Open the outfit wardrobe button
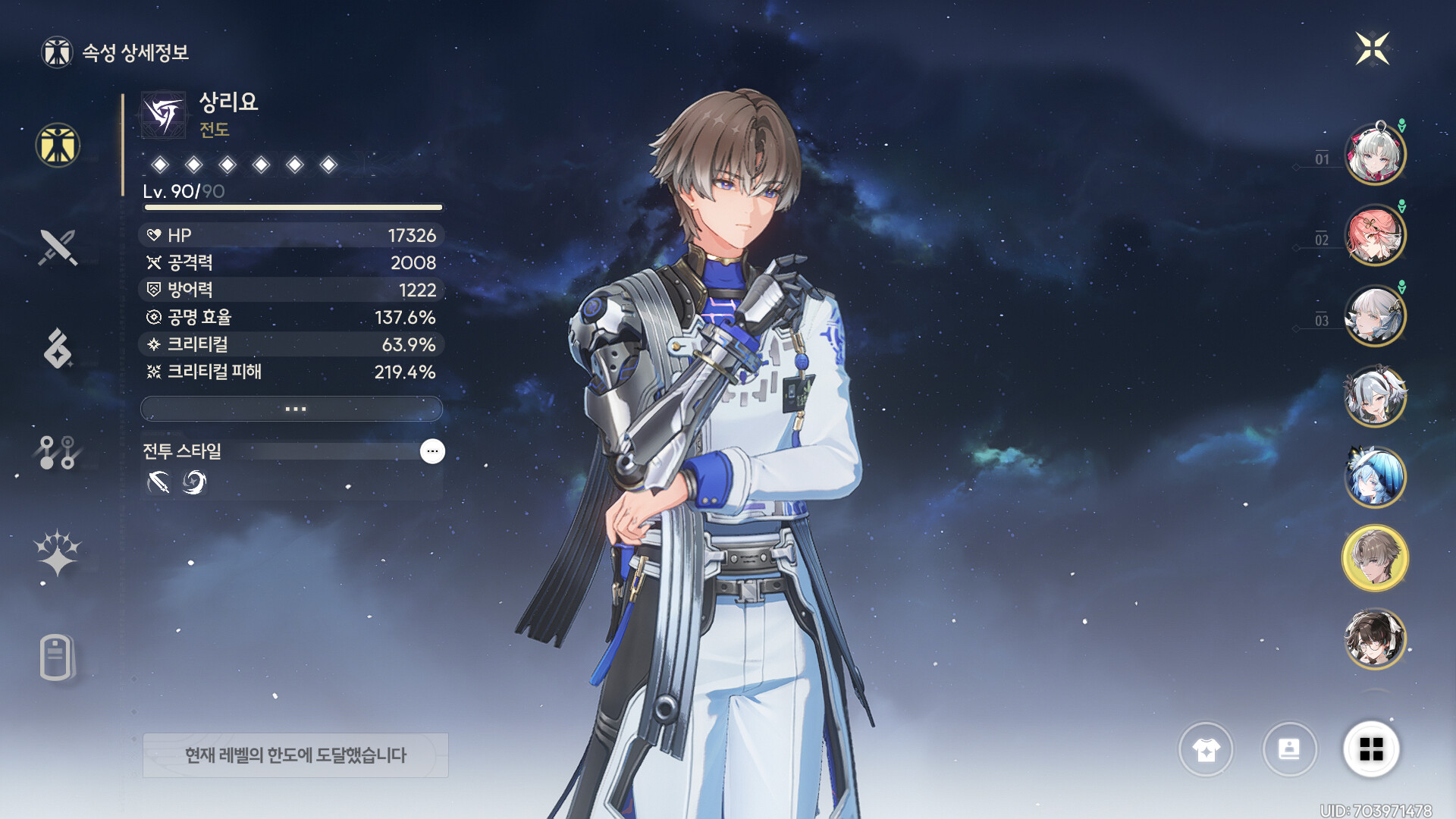Image resolution: width=1456 pixels, height=819 pixels. pos(1206,749)
